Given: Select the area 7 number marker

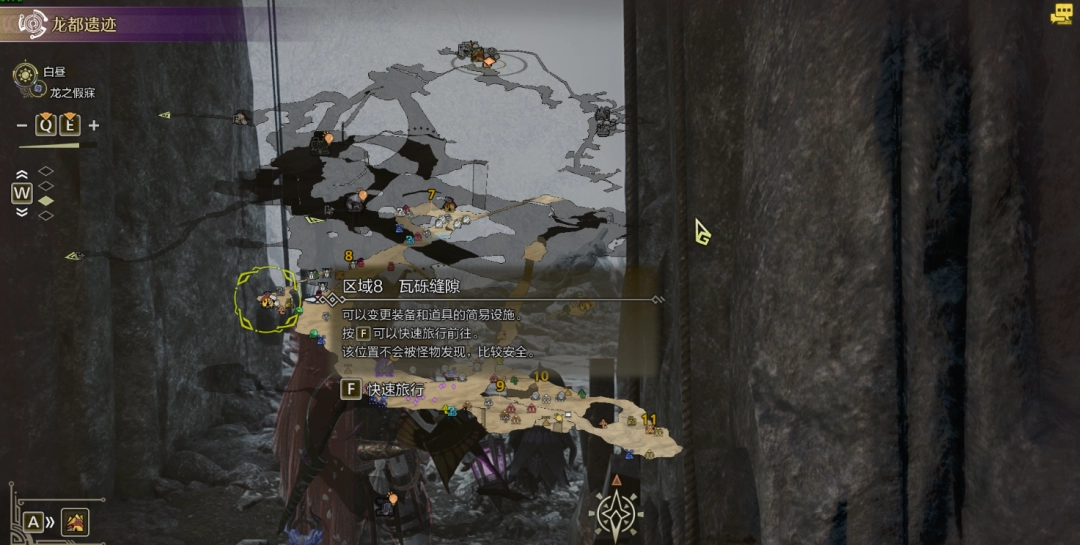Looking at the screenshot, I should [432, 195].
